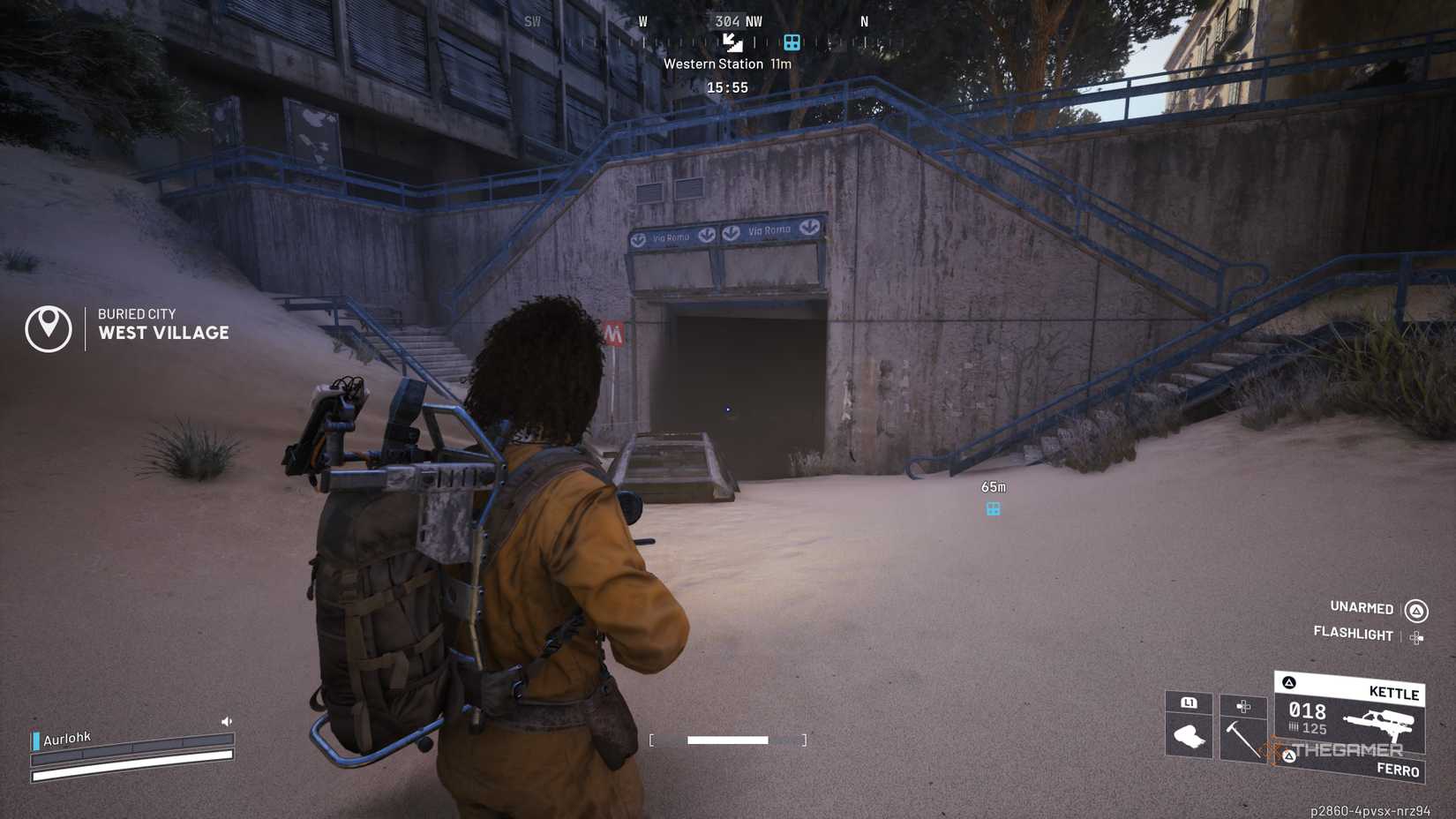The width and height of the screenshot is (1456, 819).
Task: Click the stairs-down objective marker on the compass
Action: click(x=732, y=43)
